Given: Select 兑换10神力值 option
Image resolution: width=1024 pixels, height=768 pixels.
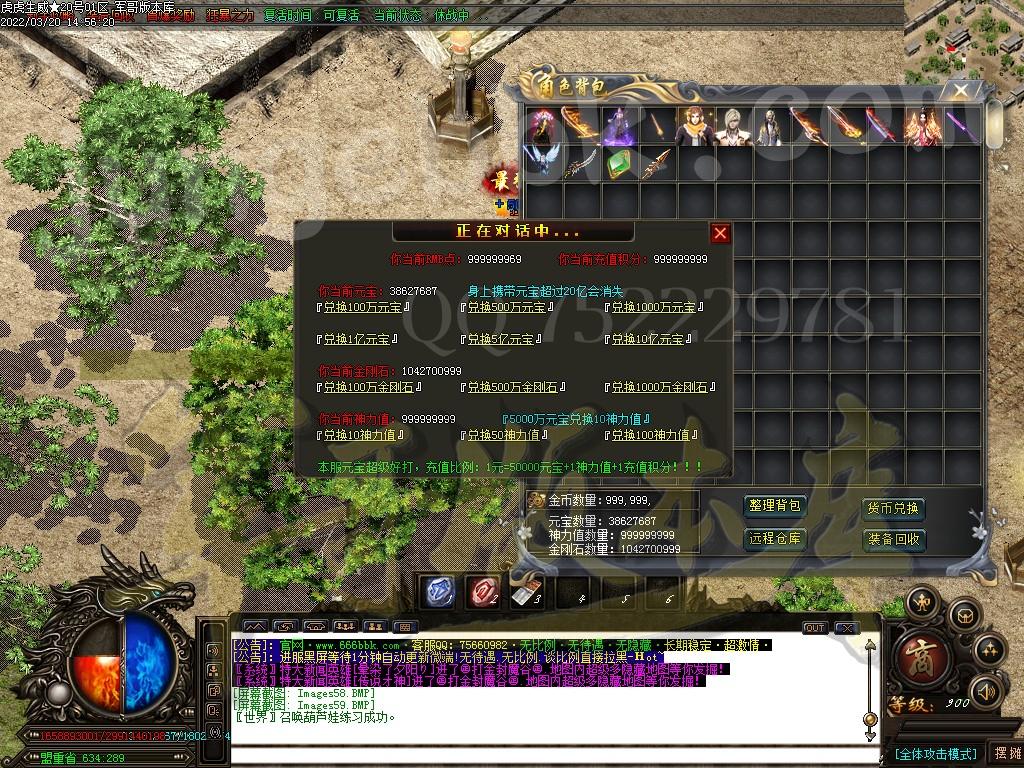Looking at the screenshot, I should tap(361, 436).
